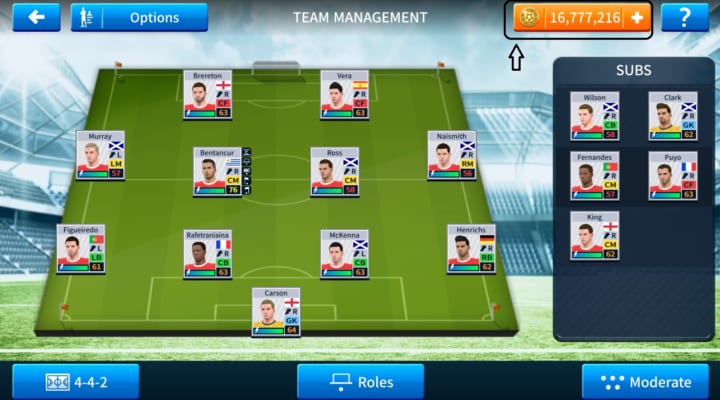Select substitute Puyo's card
The width and height of the screenshot is (720, 400).
tap(672, 176)
